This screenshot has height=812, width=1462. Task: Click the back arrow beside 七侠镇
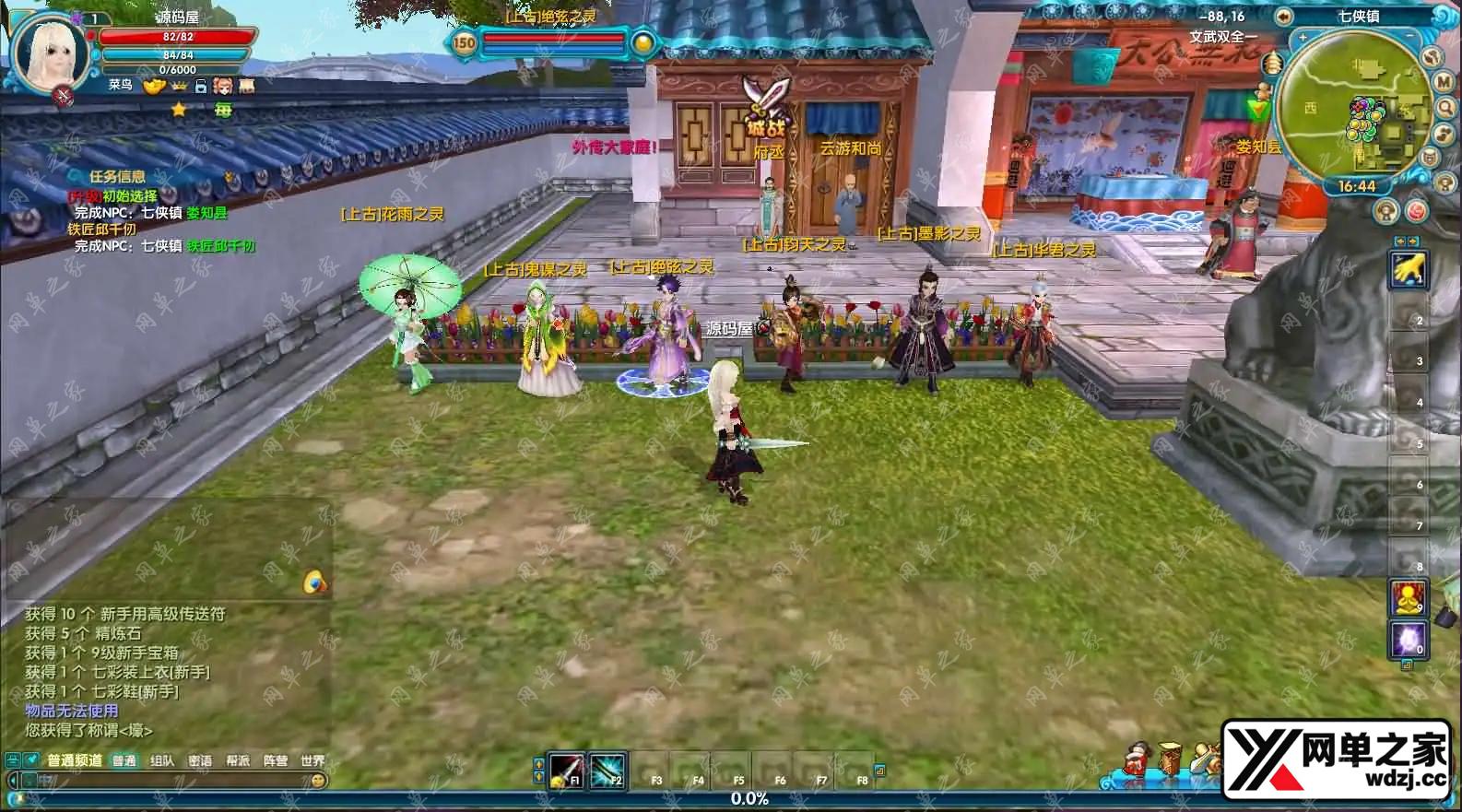tap(1282, 17)
